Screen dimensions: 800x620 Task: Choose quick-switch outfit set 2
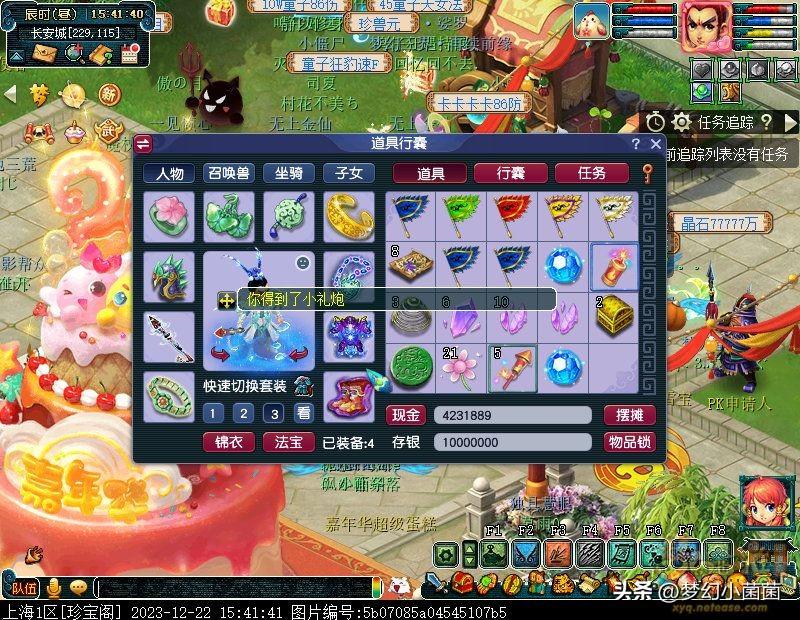coord(242,413)
